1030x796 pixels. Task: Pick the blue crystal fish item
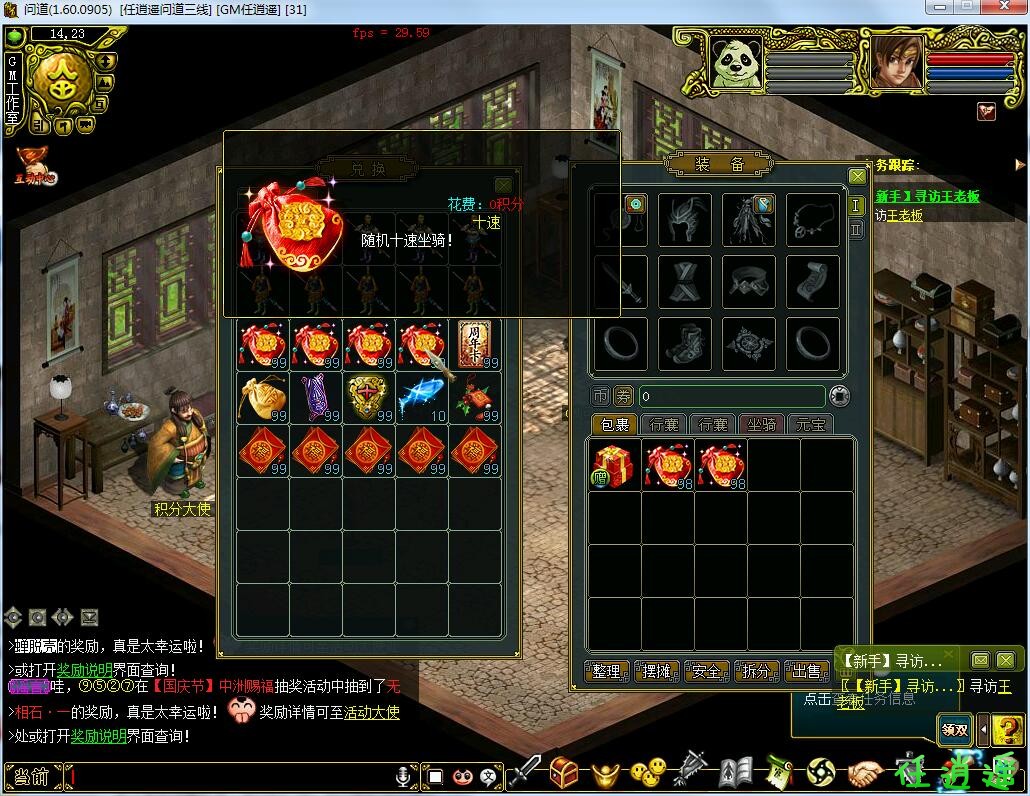[421, 396]
